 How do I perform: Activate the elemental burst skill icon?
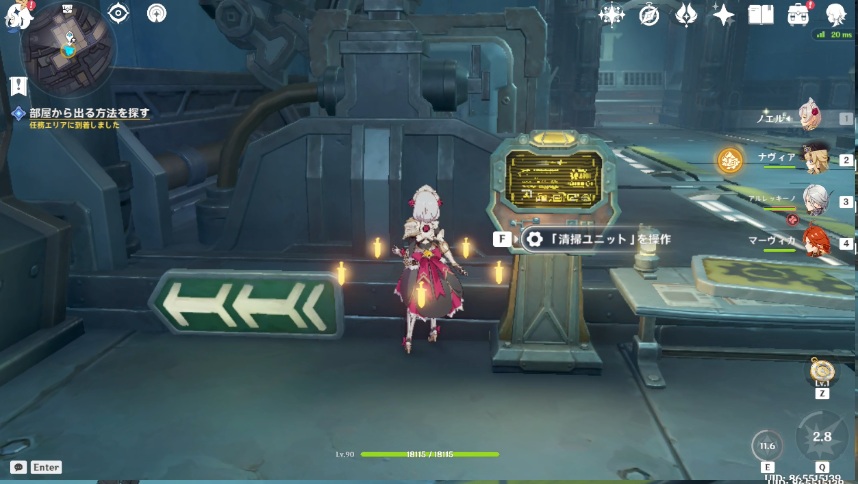coord(821,437)
